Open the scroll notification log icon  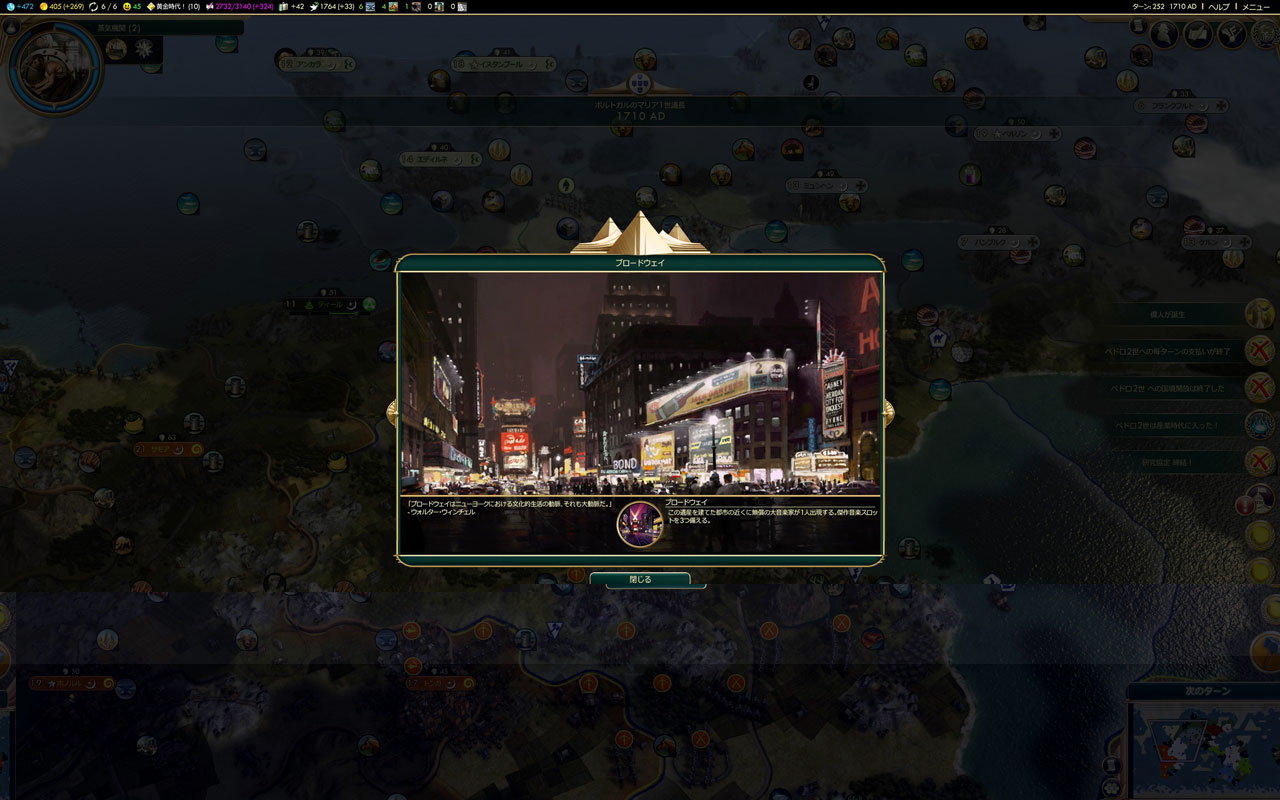pos(1138,26)
